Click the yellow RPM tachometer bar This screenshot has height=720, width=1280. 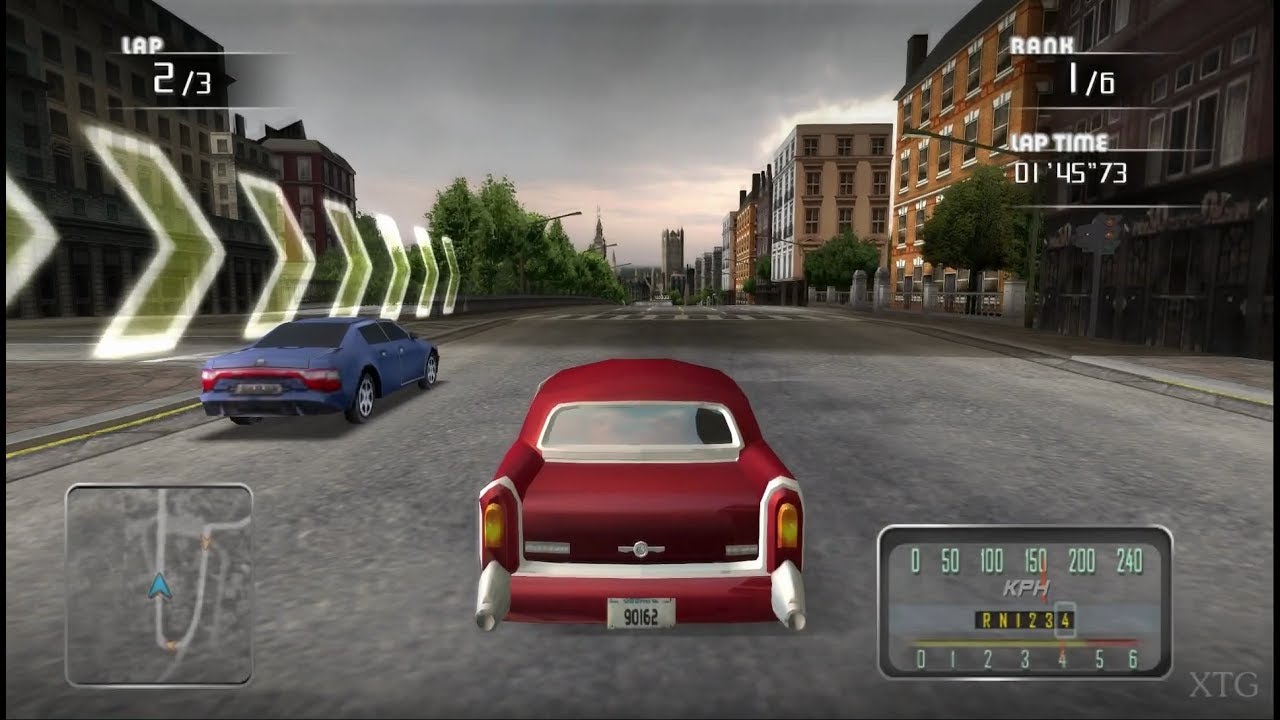click(x=990, y=643)
